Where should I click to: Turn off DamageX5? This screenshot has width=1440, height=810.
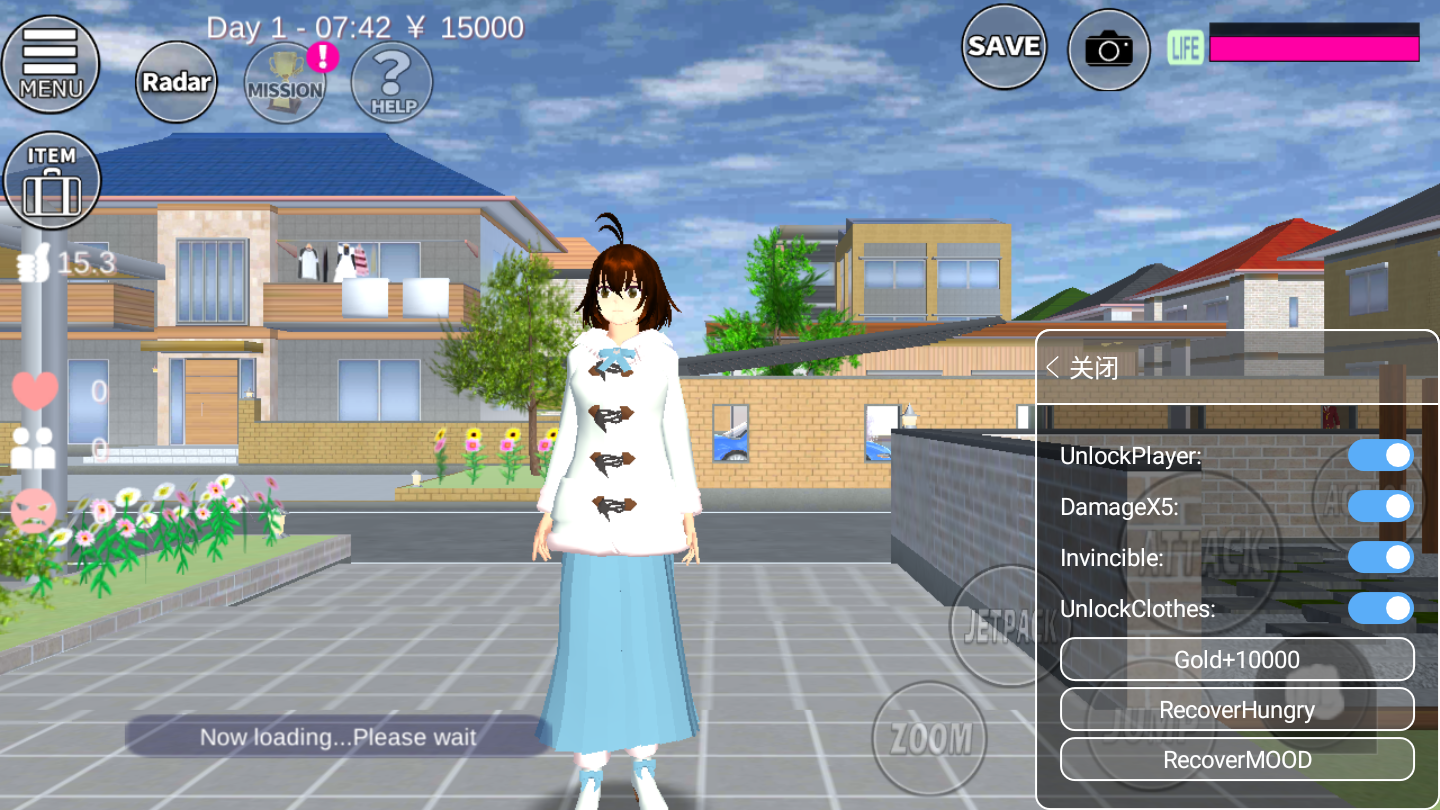pyautogui.click(x=1380, y=506)
